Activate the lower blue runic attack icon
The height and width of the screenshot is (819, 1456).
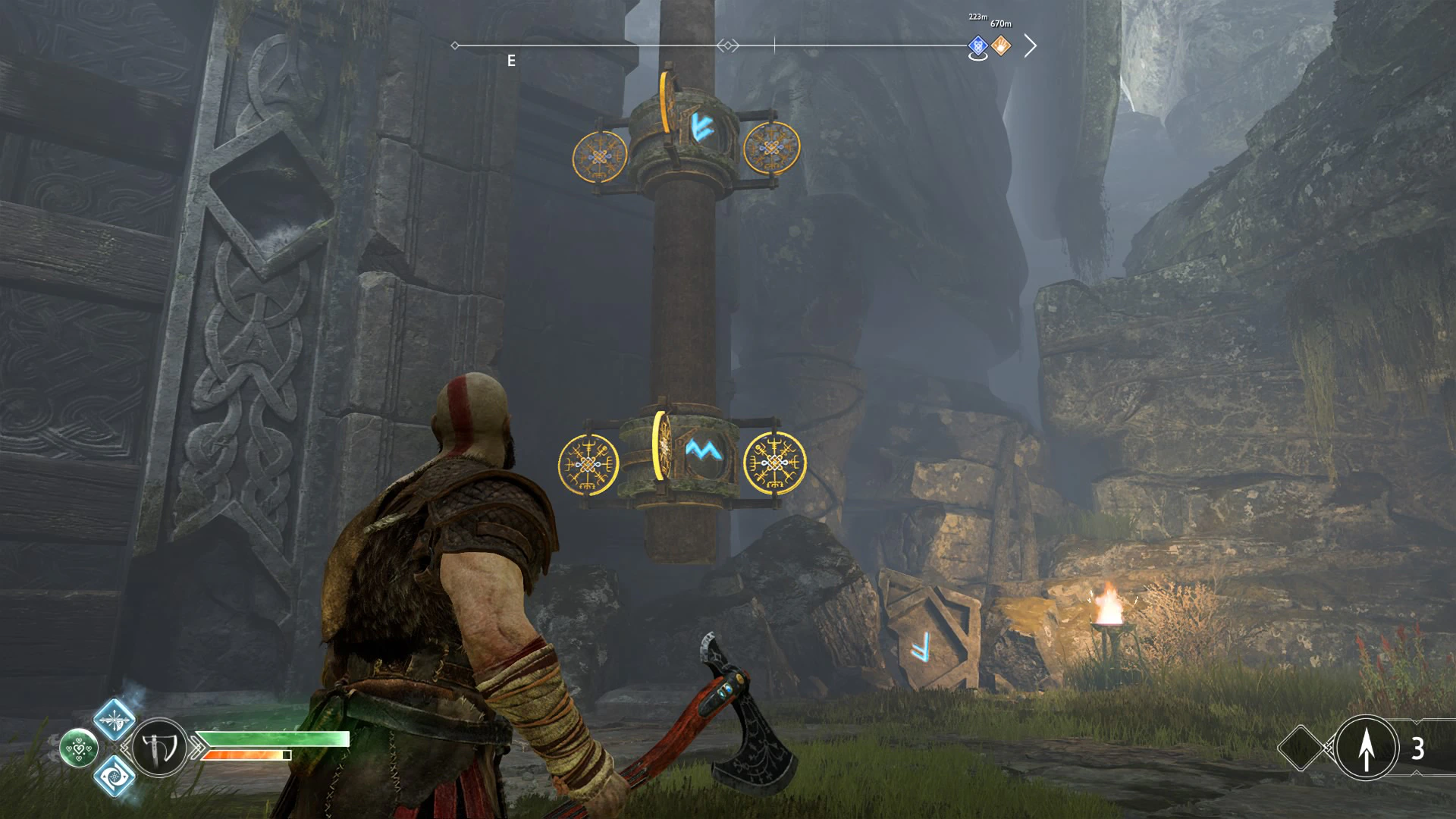coord(115,776)
